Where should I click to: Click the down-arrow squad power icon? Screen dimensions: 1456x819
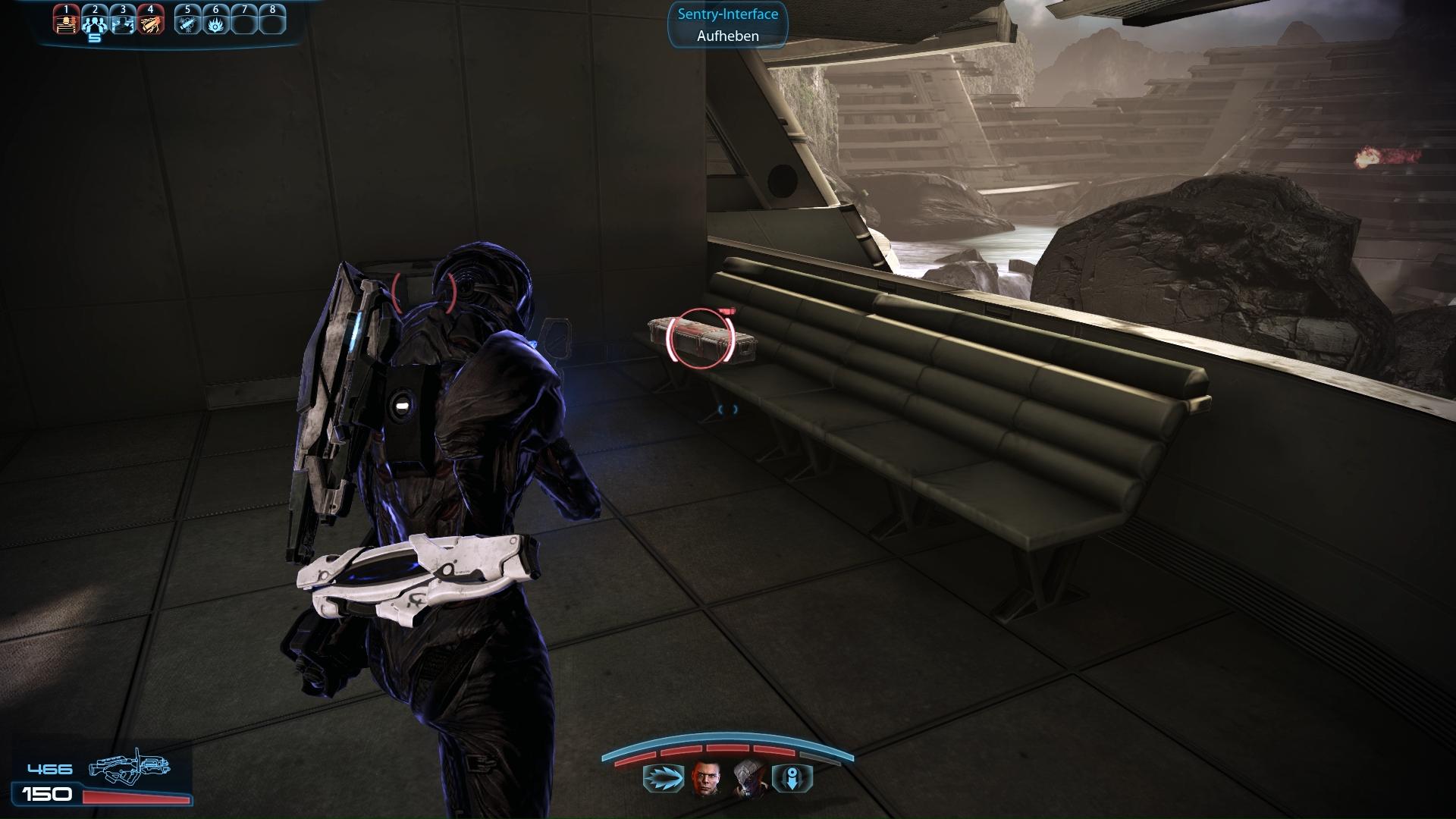point(792,779)
